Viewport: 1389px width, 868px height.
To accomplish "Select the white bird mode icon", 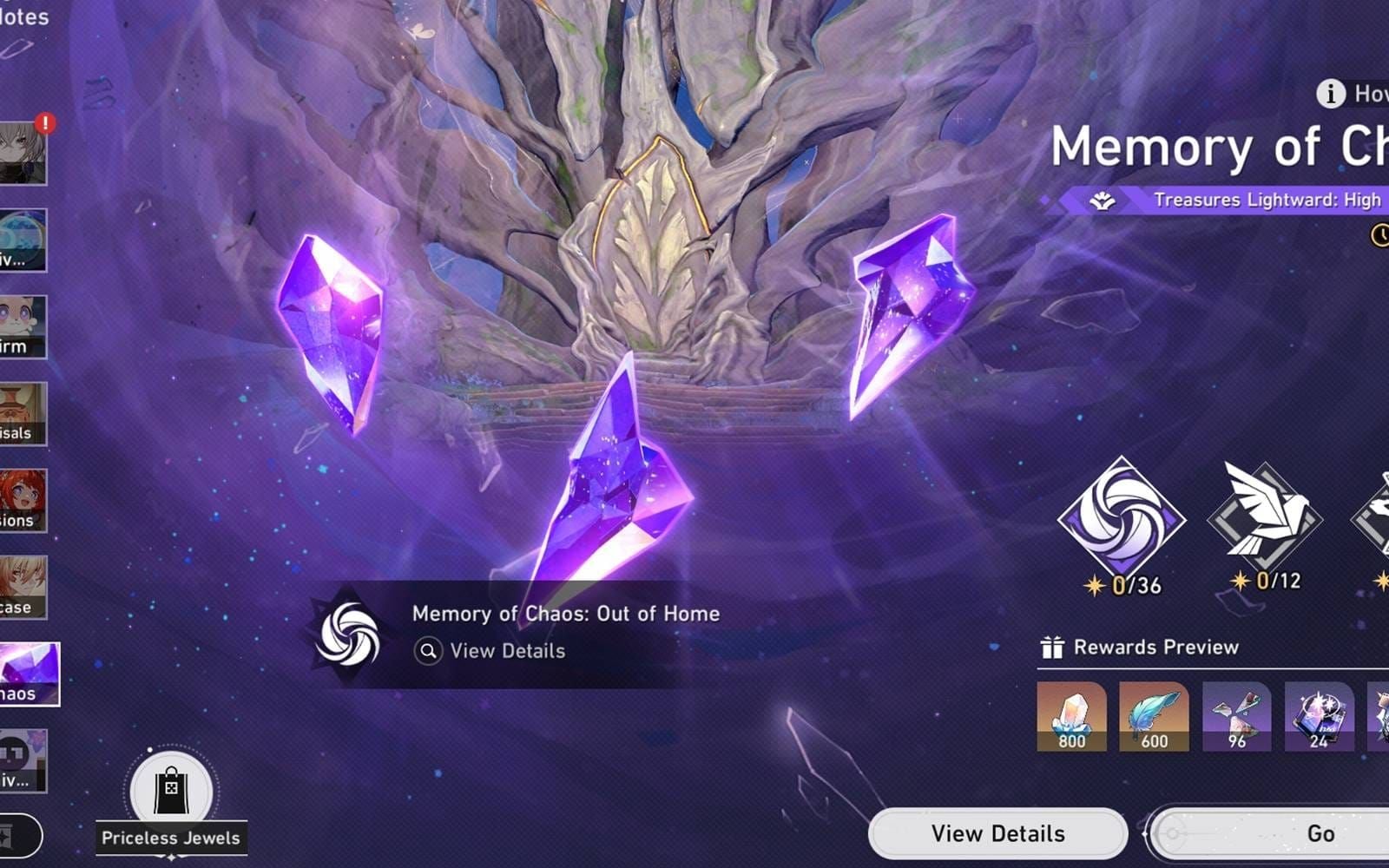I will (1264, 518).
